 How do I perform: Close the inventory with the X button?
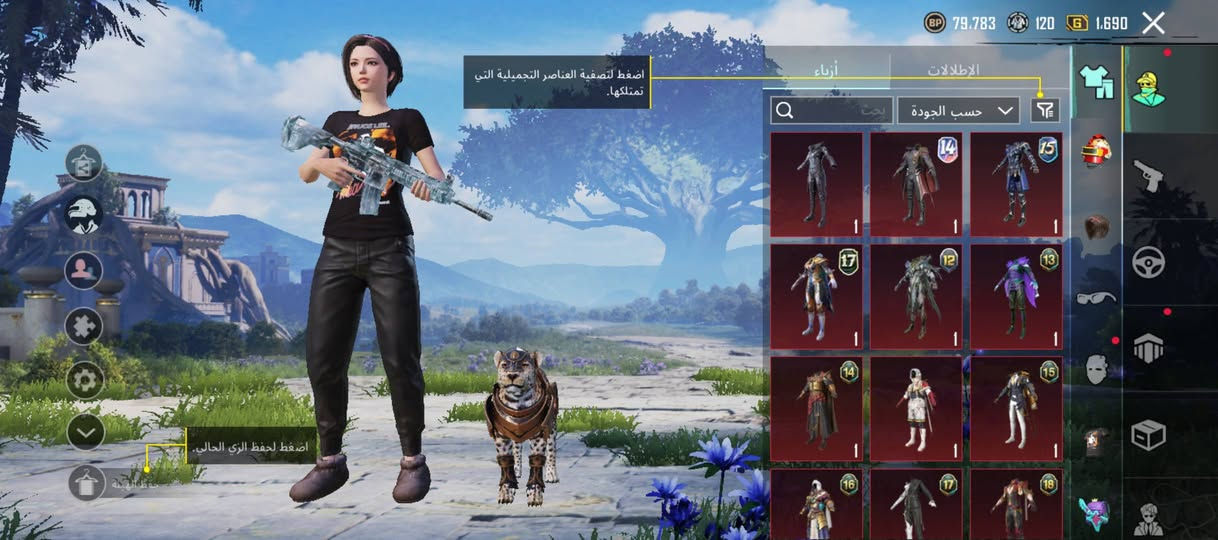[1153, 23]
